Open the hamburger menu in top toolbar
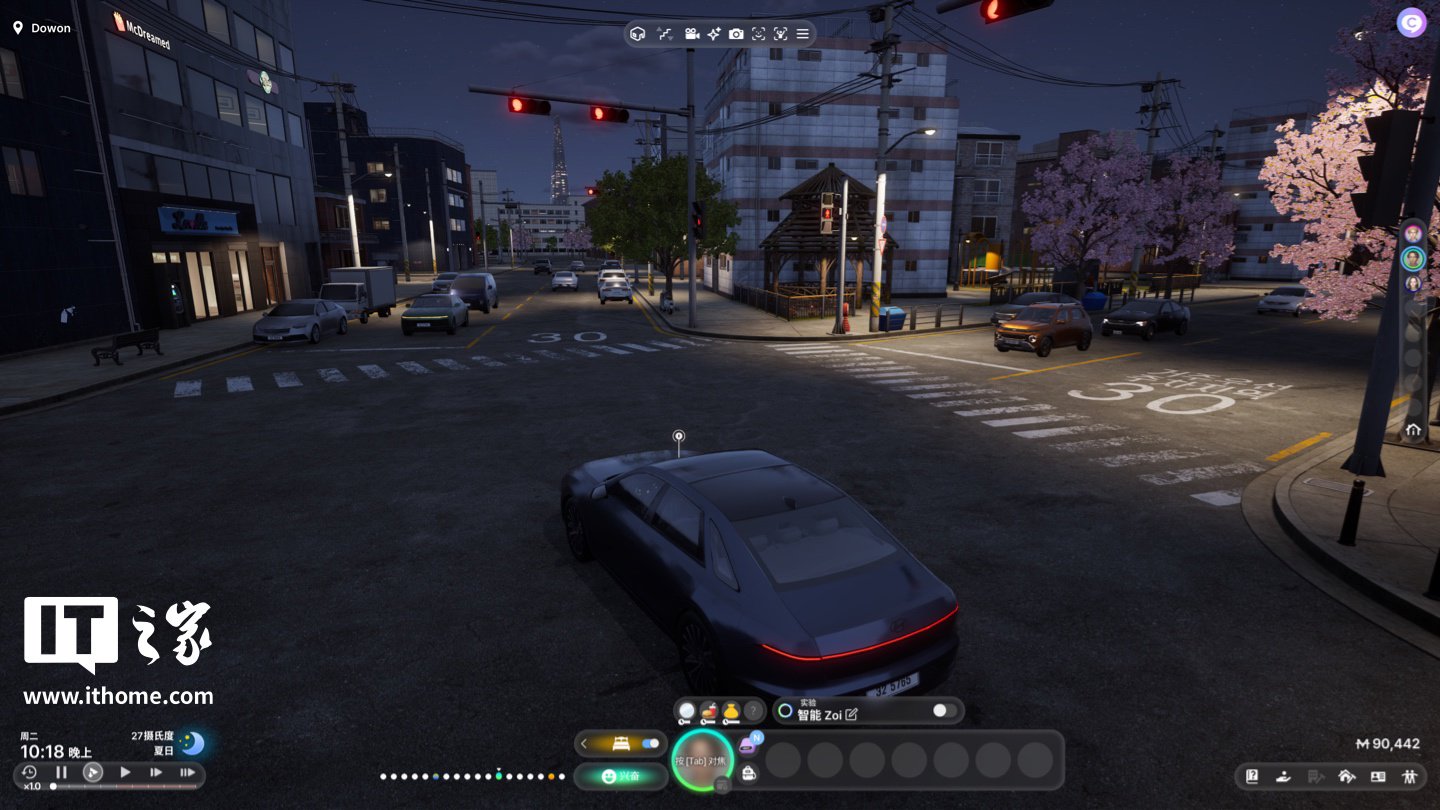 (803, 34)
